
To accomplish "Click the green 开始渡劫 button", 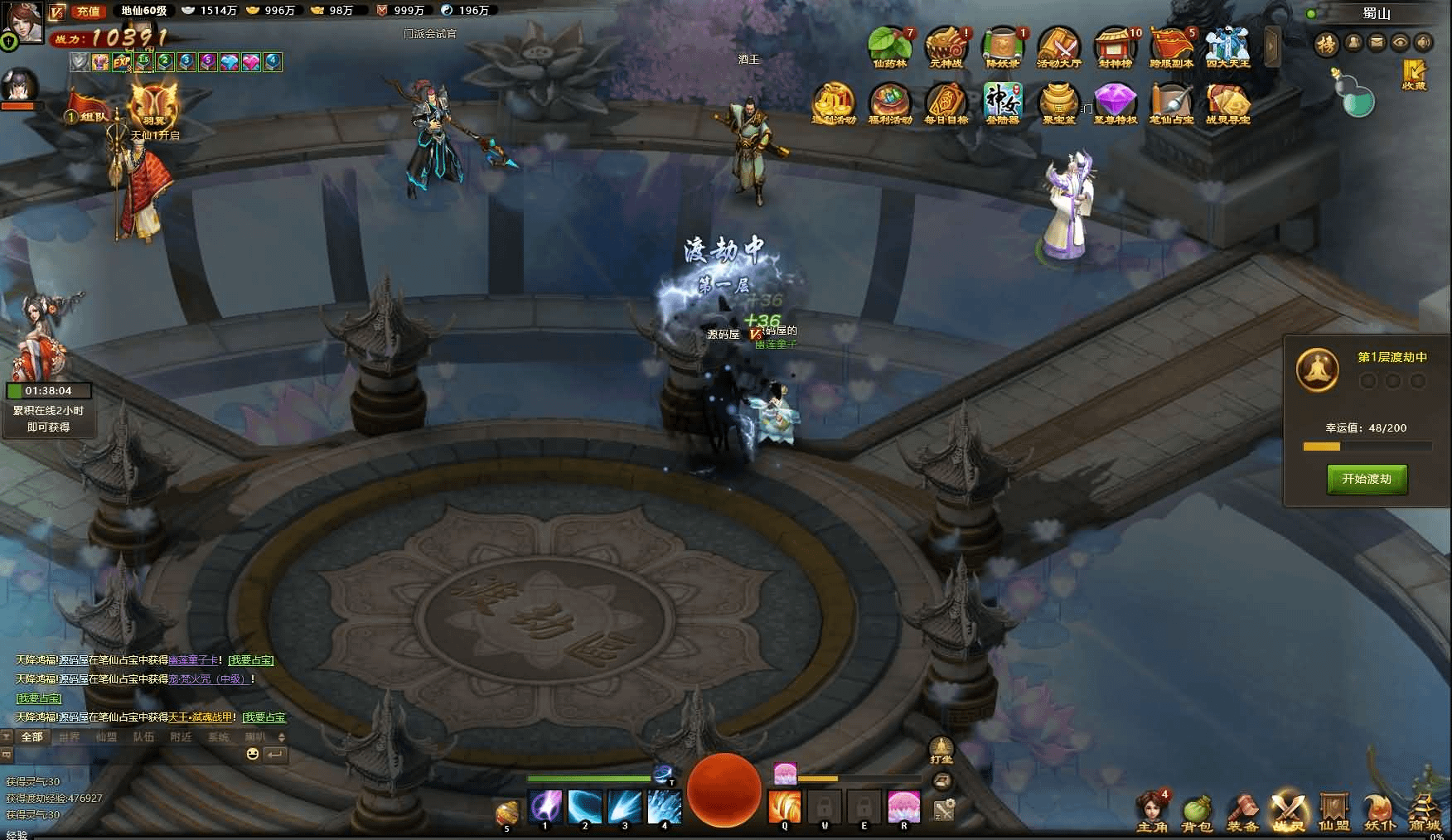I will point(1367,479).
